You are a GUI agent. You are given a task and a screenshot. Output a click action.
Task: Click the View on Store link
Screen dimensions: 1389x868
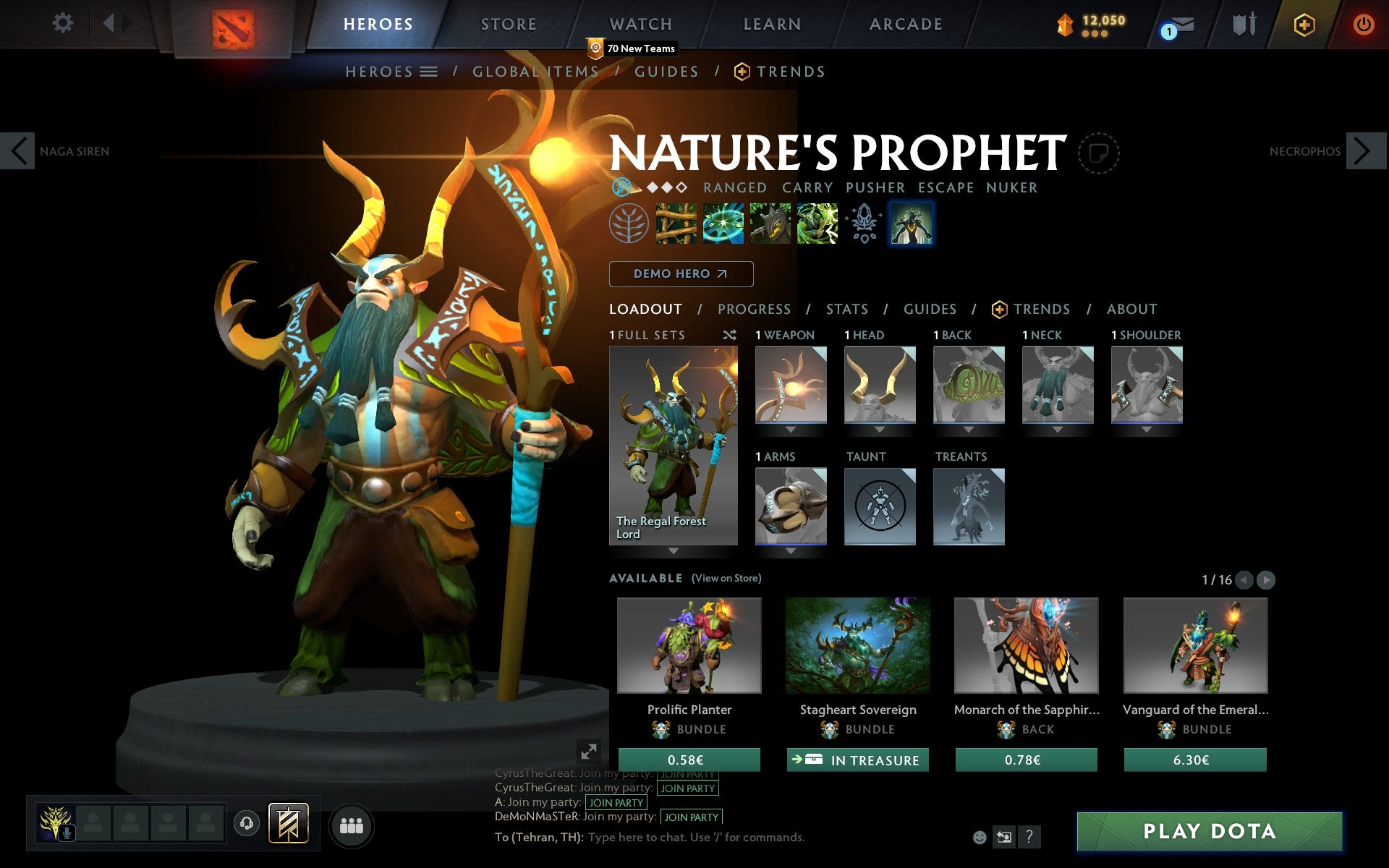pos(726,578)
